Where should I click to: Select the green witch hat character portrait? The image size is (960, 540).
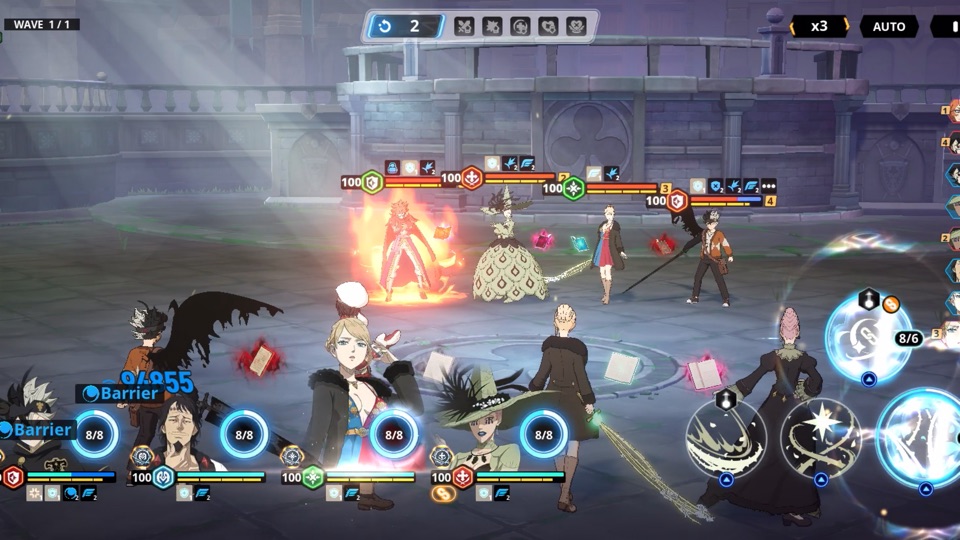click(480, 430)
